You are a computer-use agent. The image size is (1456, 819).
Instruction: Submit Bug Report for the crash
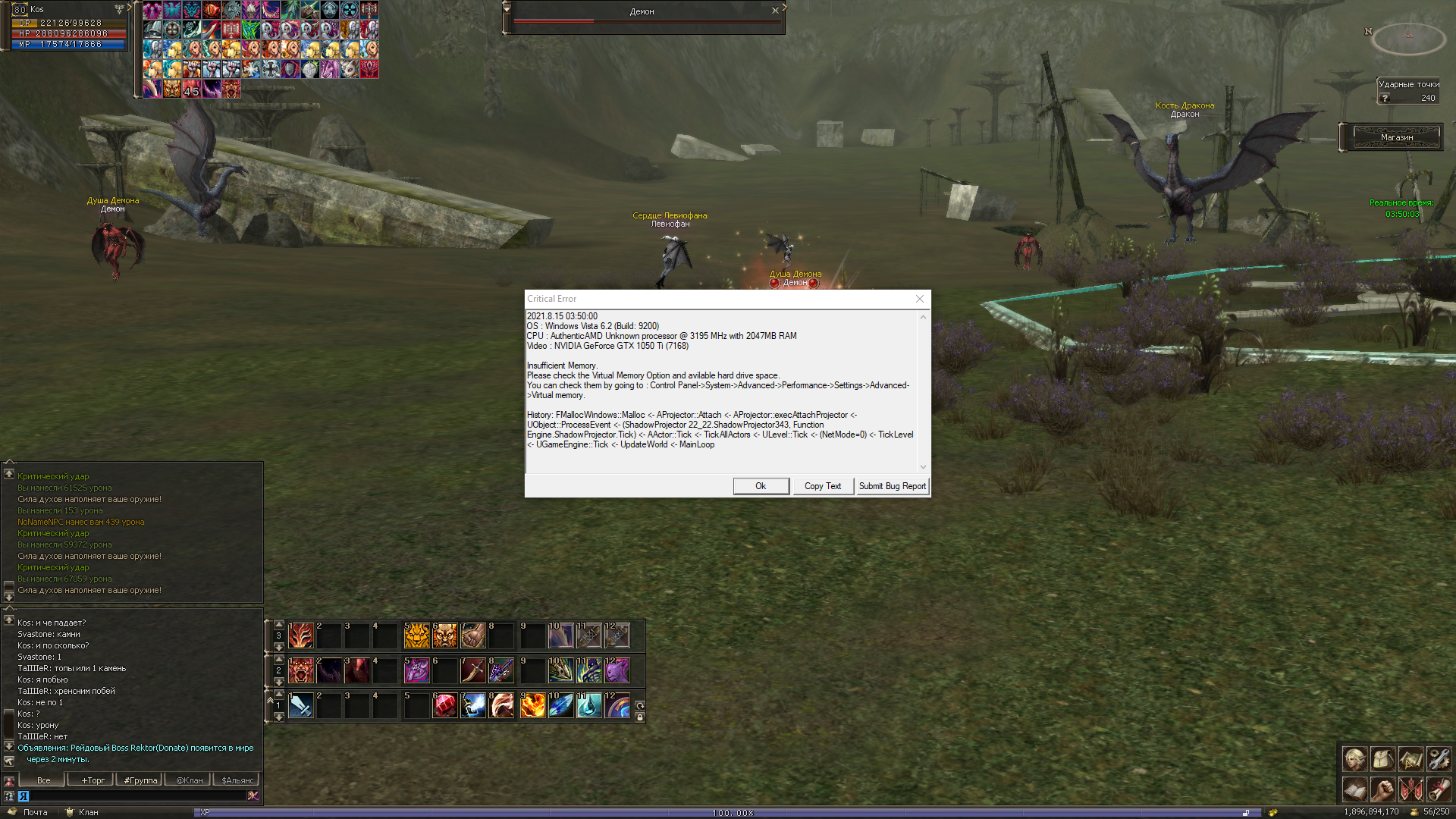pyautogui.click(x=892, y=486)
